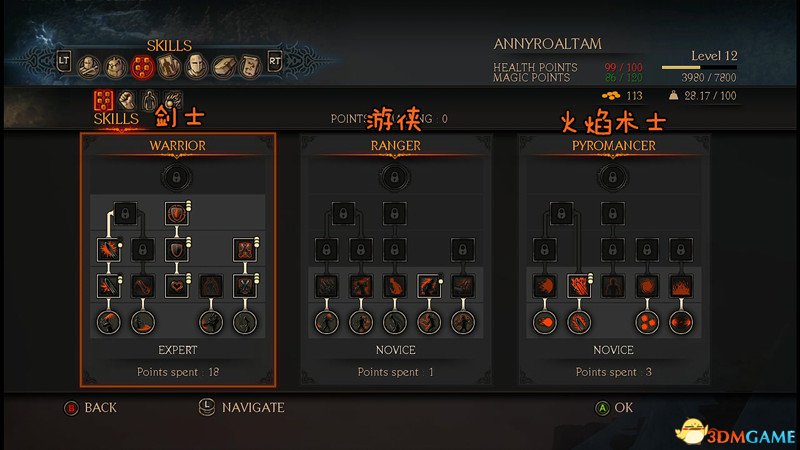Choose the Ranger skill with one point dot

[429, 287]
